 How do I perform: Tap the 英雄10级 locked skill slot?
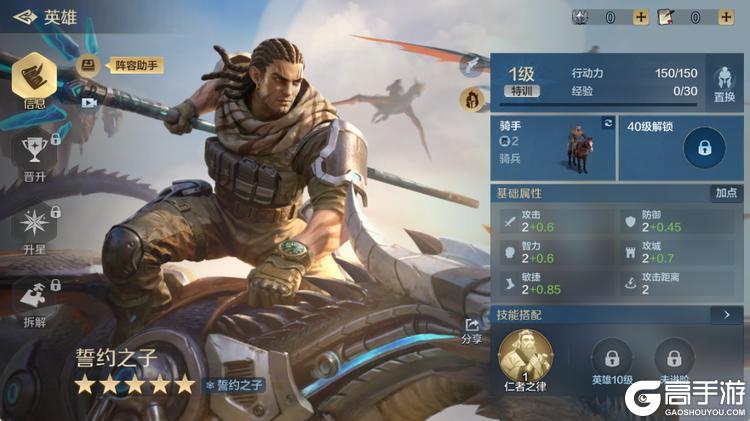click(x=612, y=360)
